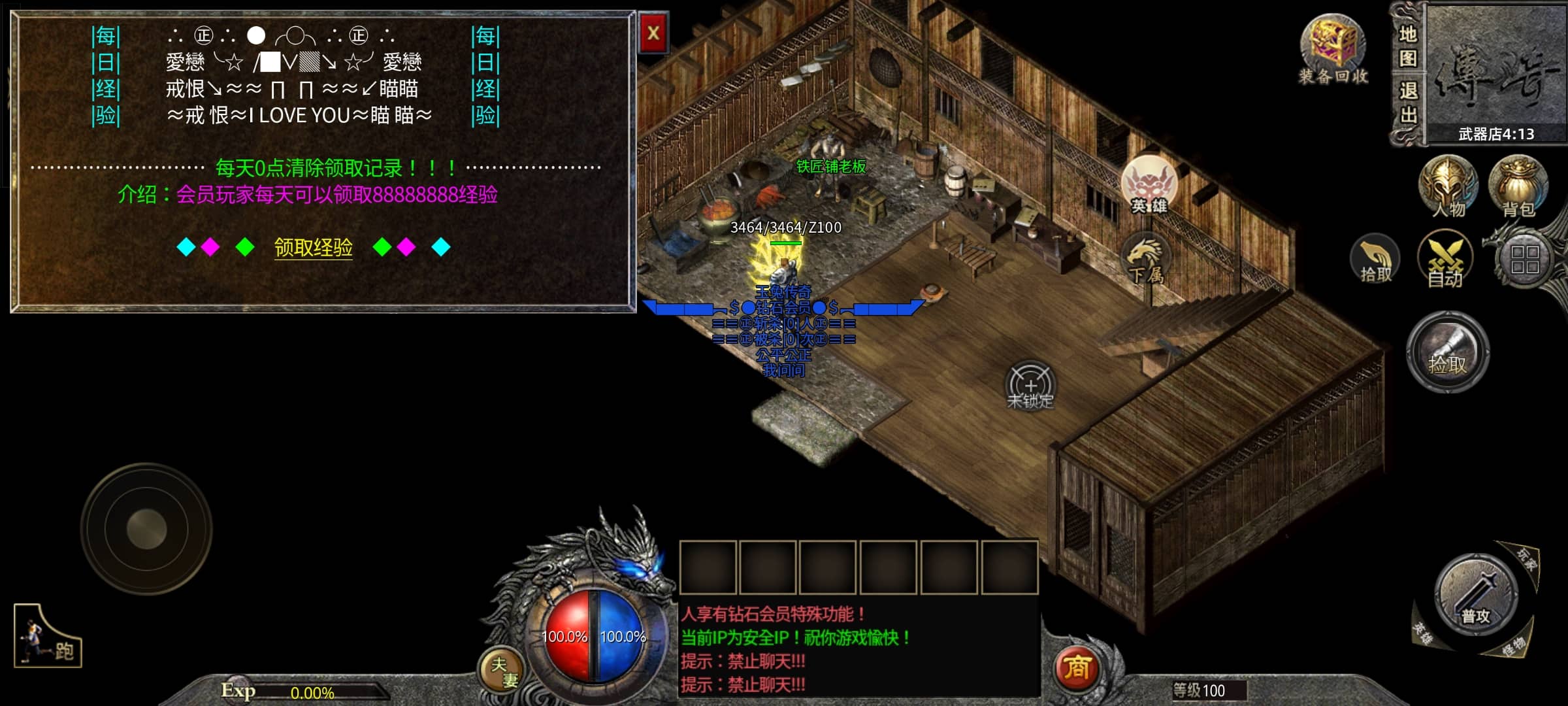
Task: Toggle 自动 auto-combat mode
Action: pyautogui.click(x=1445, y=260)
